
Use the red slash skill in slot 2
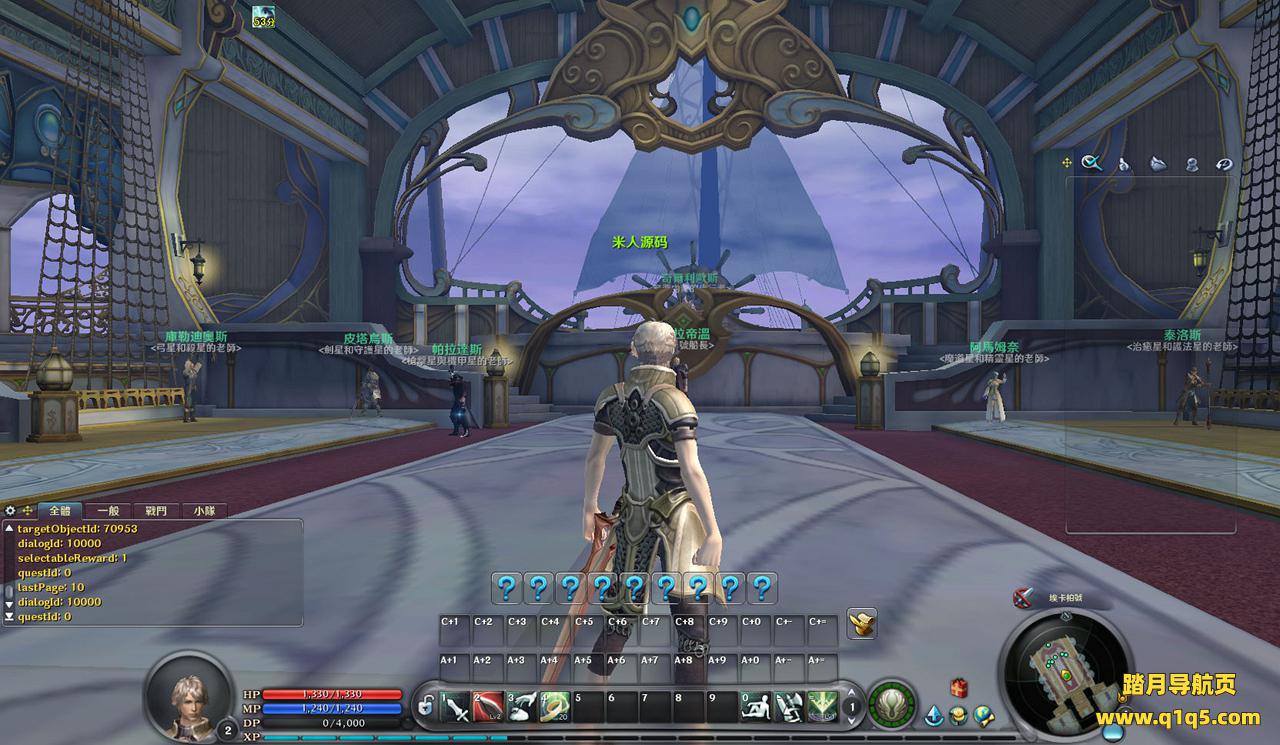coord(489,707)
